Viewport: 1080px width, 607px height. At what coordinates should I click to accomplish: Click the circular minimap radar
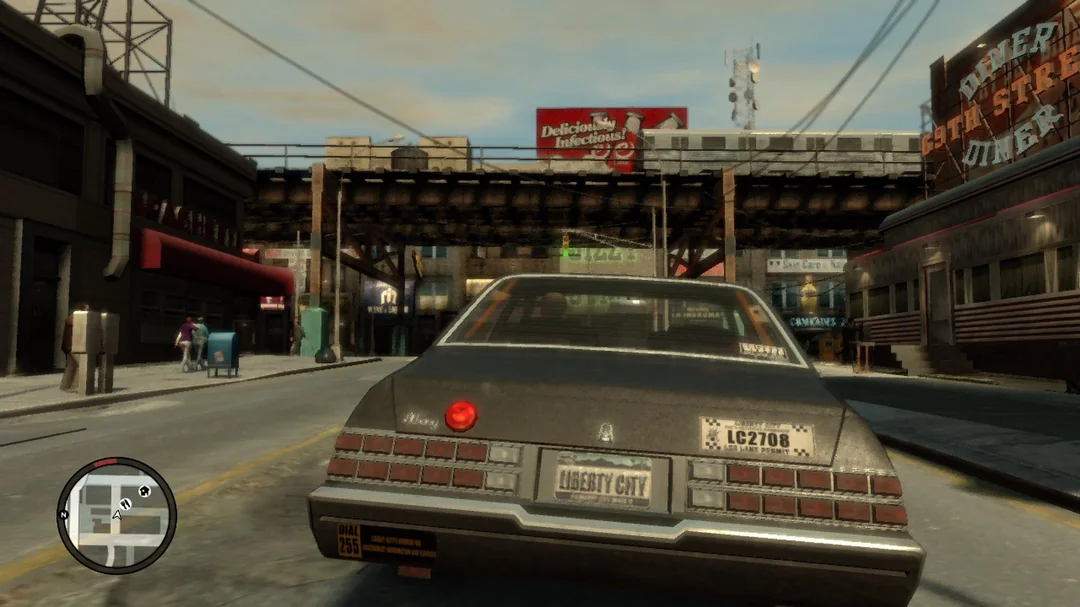coord(116,515)
